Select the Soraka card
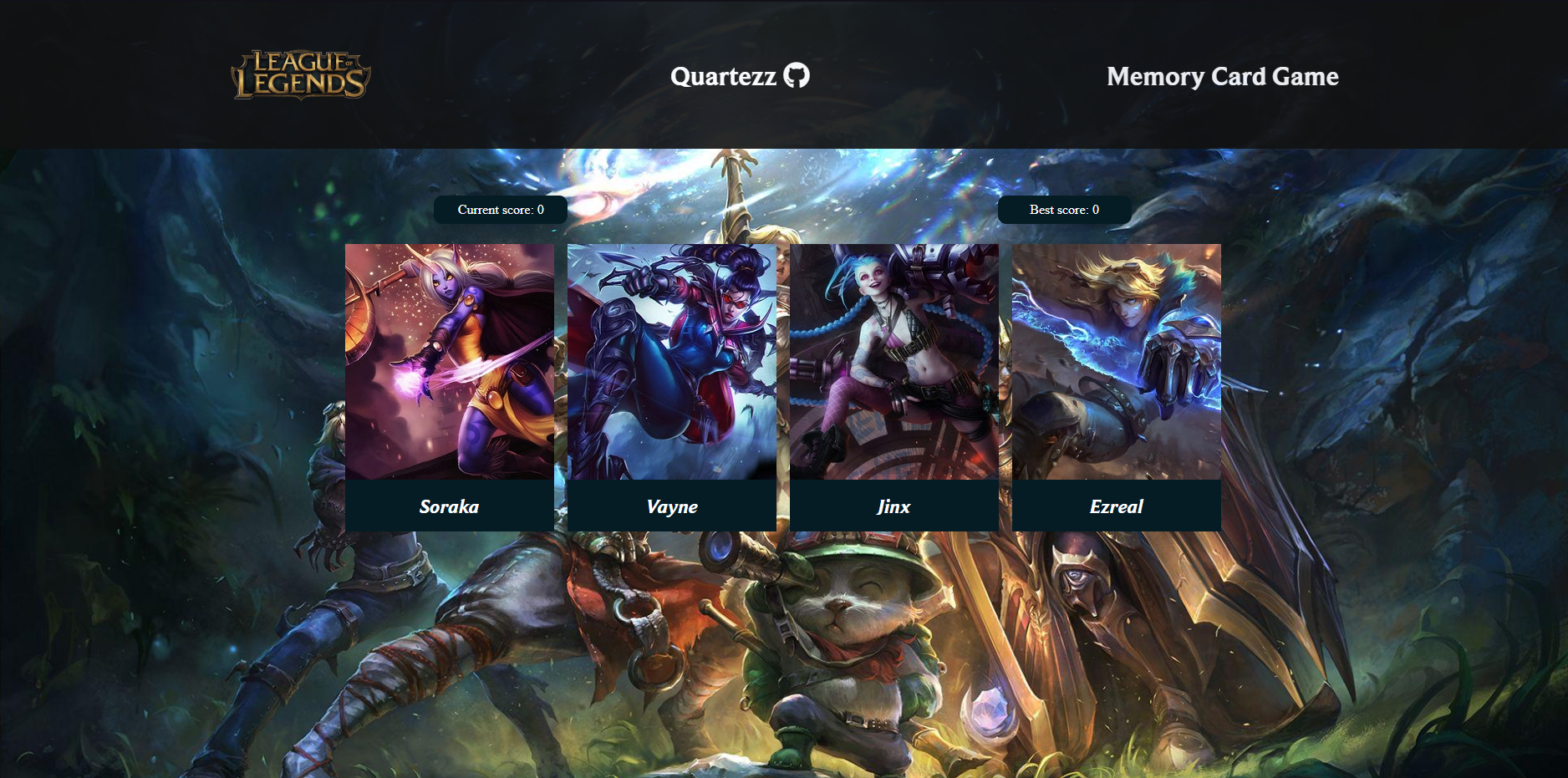The height and width of the screenshot is (778, 1568). click(x=450, y=387)
